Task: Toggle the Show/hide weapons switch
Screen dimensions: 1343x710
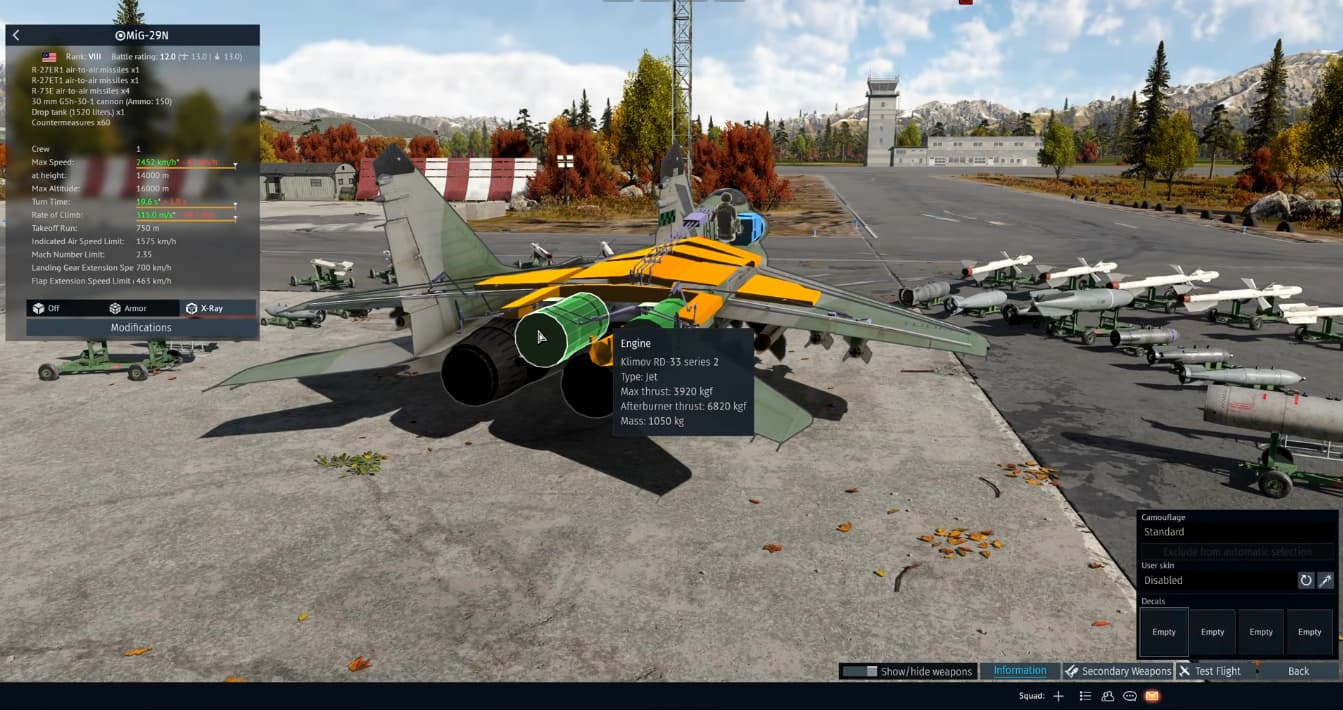Action: click(x=859, y=671)
